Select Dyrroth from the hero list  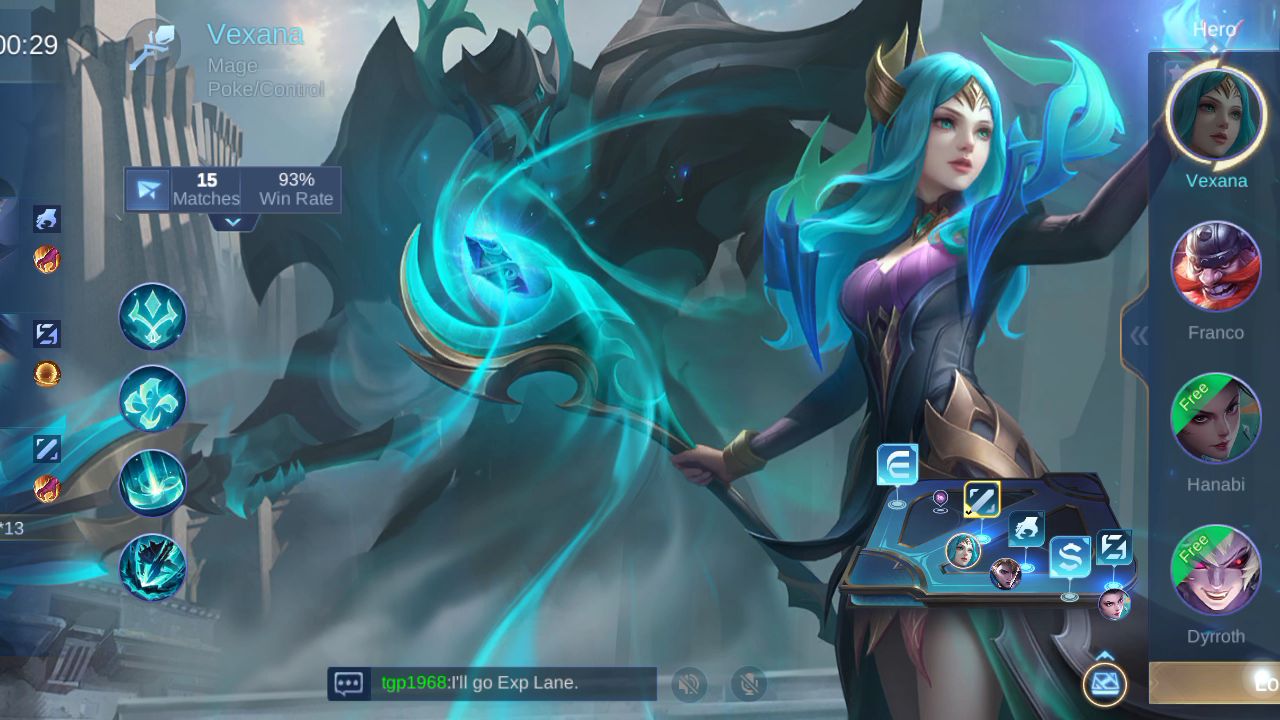click(x=1215, y=571)
